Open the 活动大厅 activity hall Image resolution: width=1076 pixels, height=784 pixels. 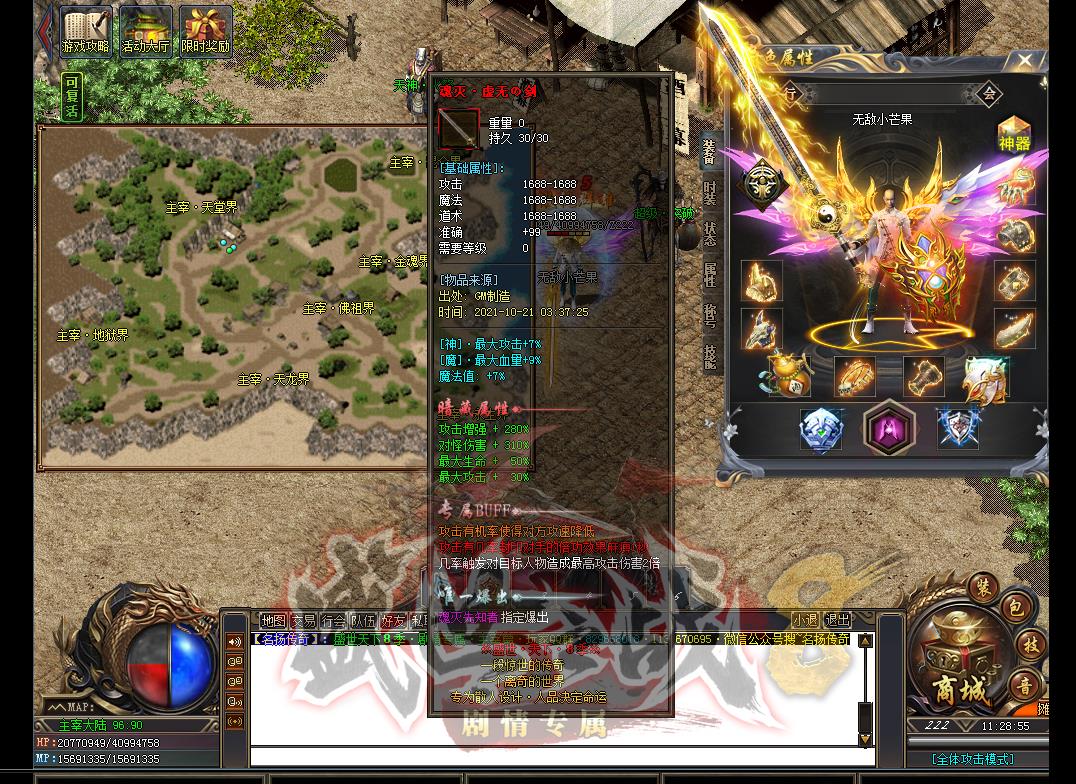click(x=146, y=32)
